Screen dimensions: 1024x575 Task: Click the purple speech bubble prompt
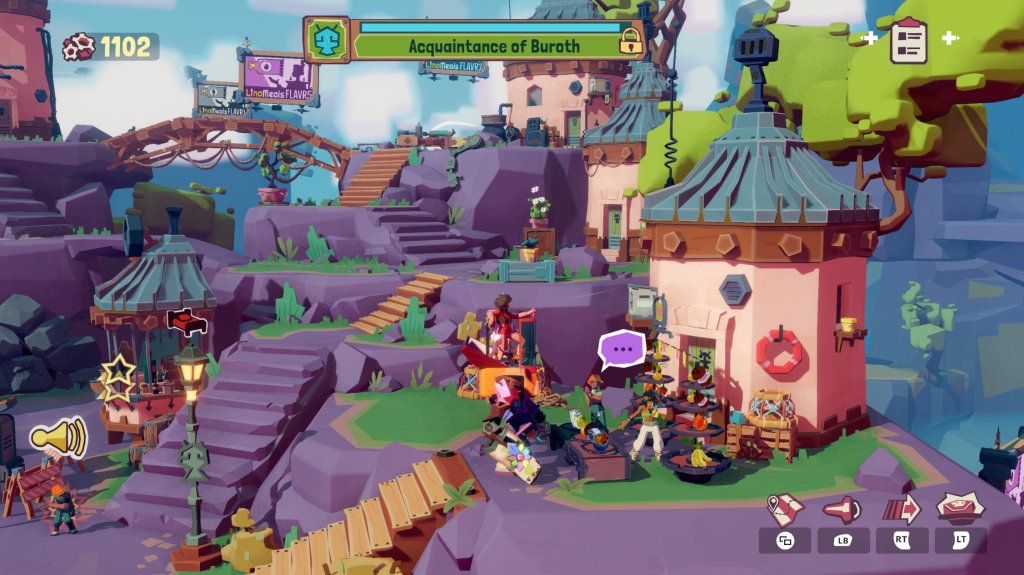click(x=622, y=350)
